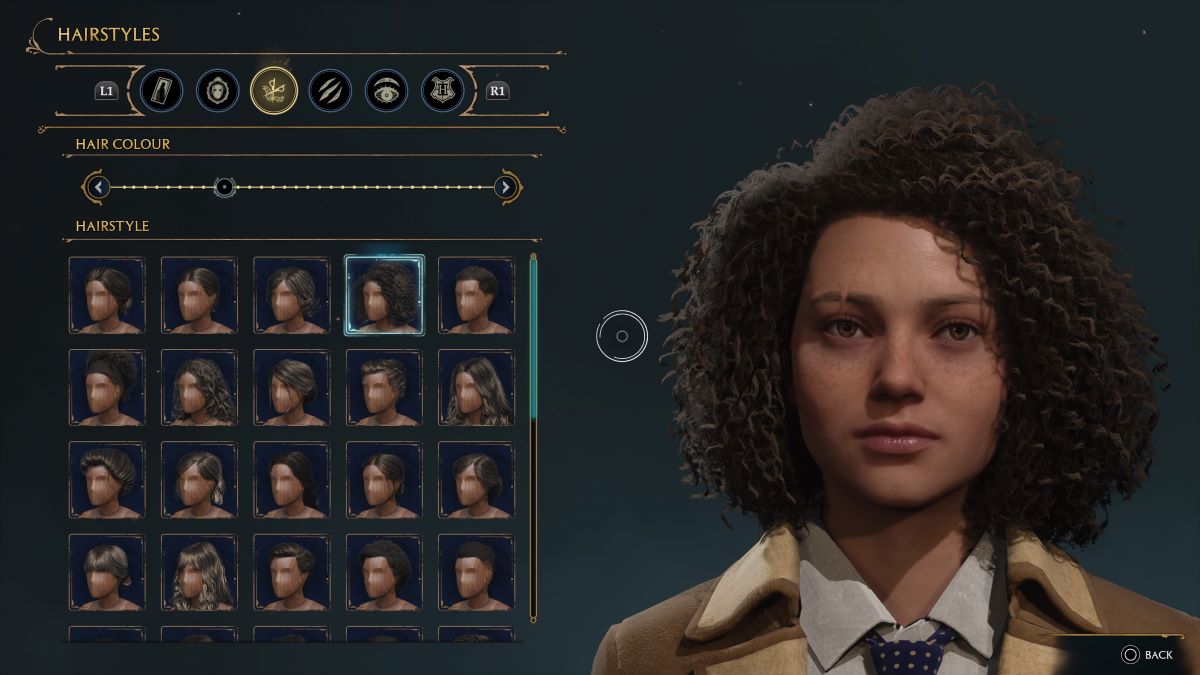Select the short rounded afro hairstyle
The height and width of the screenshot is (675, 1200).
[x=384, y=572]
